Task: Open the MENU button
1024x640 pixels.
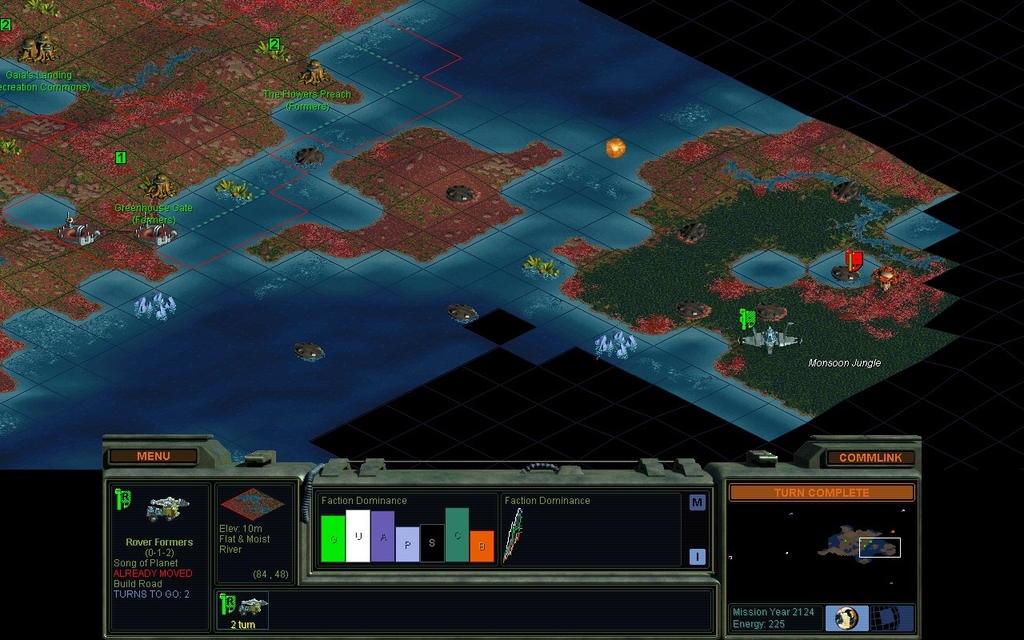Action: 154,456
